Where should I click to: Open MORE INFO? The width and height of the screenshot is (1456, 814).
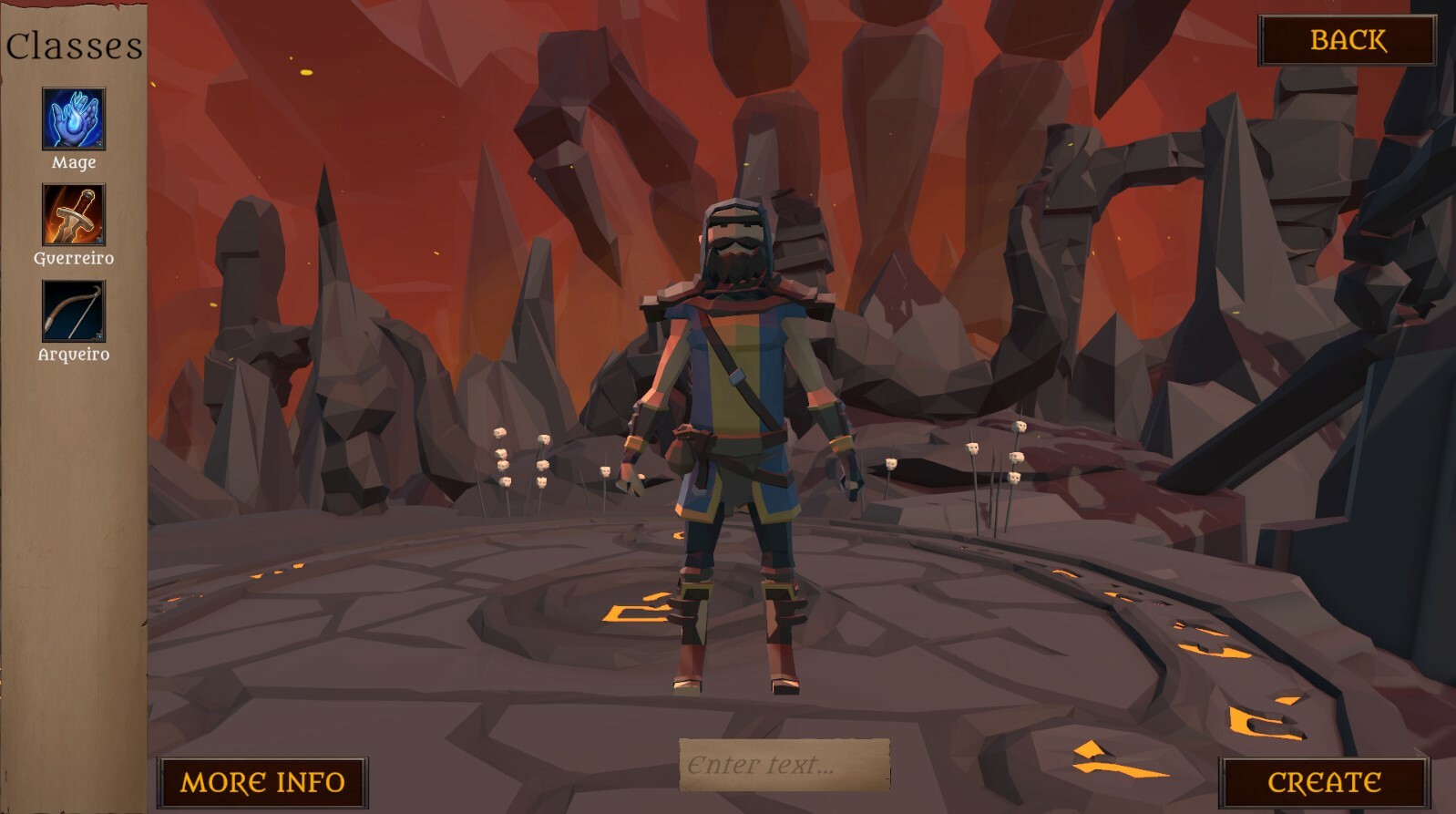(262, 781)
